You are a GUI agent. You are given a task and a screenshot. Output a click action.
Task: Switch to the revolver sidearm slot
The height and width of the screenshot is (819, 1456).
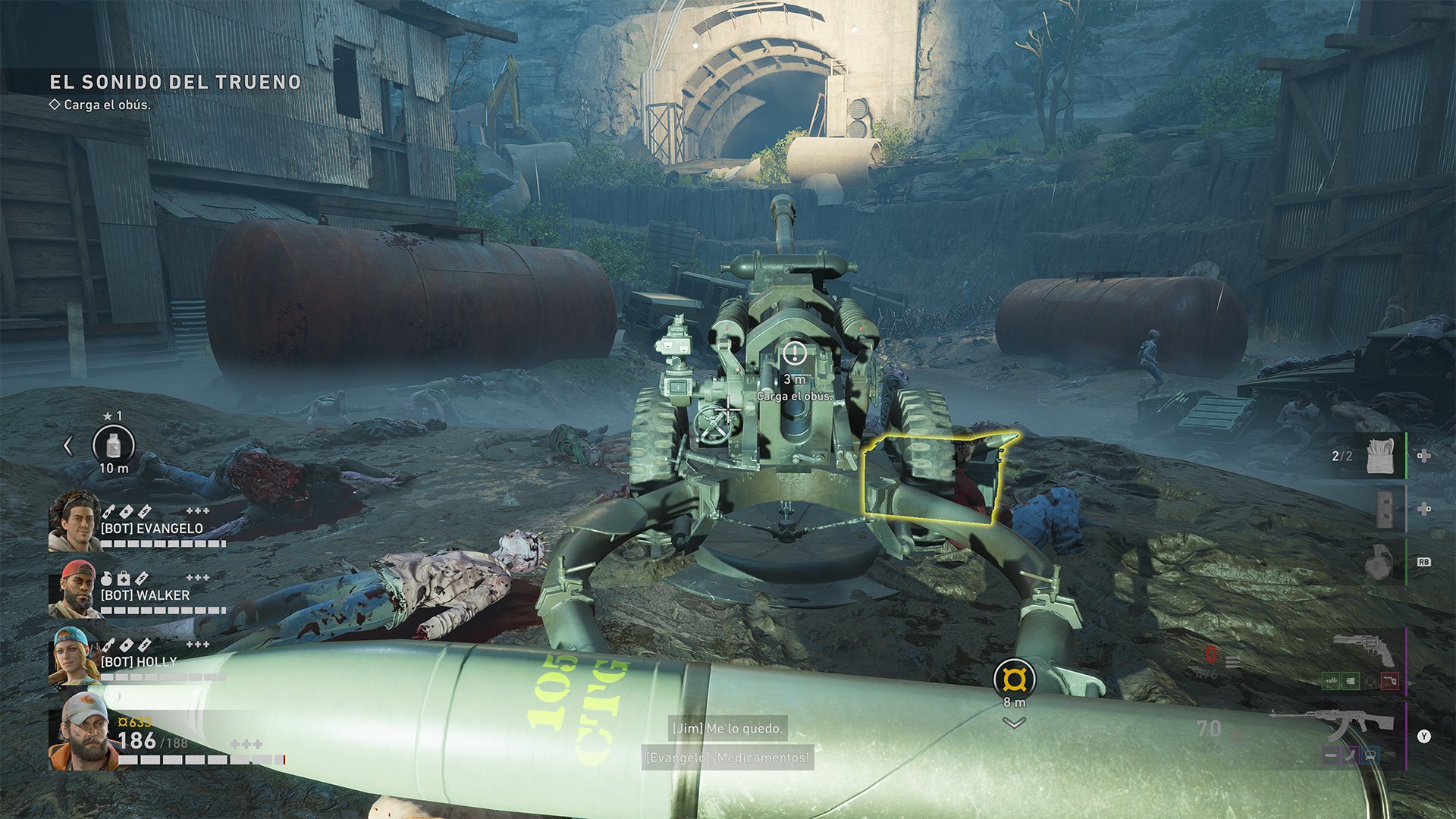pos(1363,651)
